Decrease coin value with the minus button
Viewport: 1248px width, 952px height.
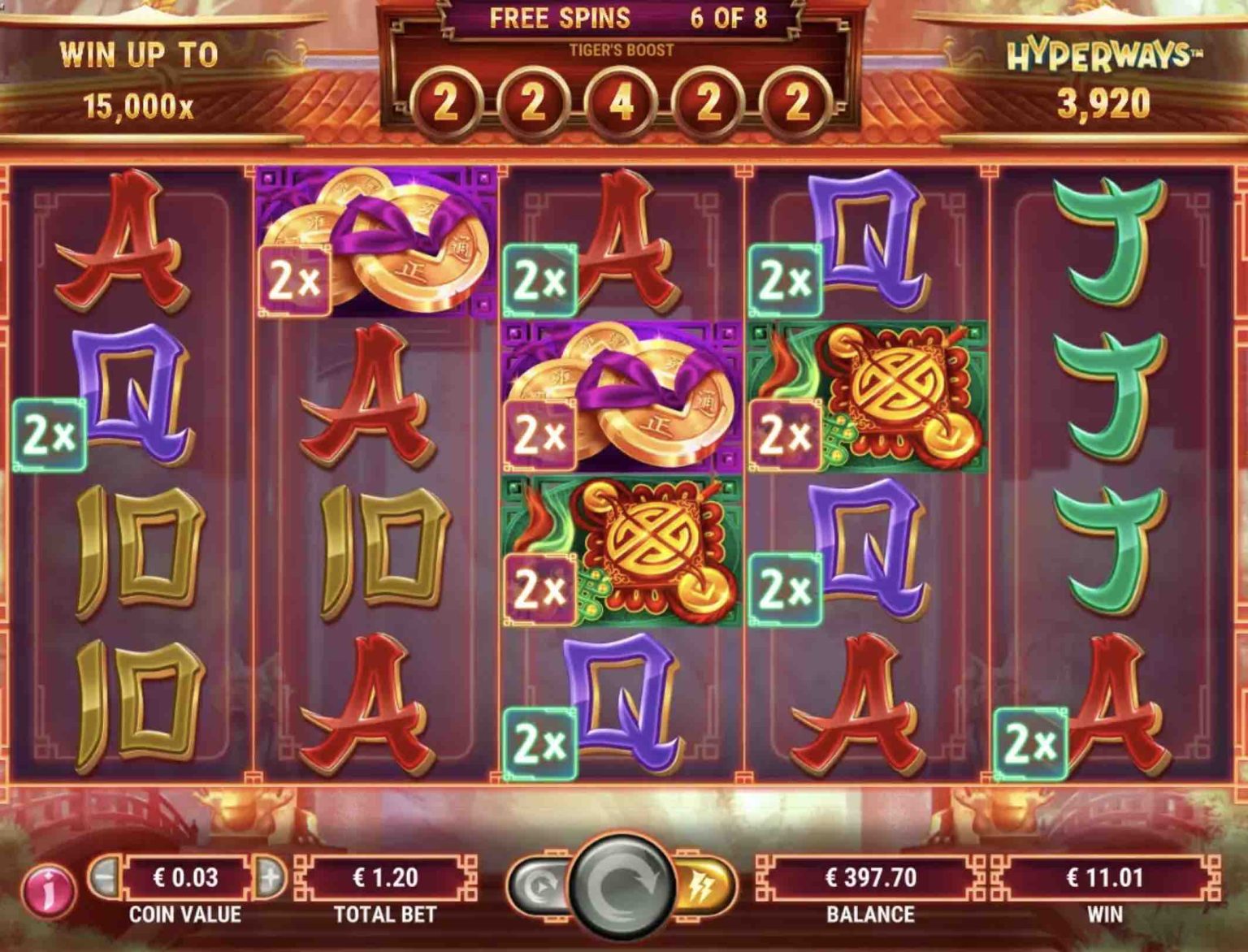[105, 877]
